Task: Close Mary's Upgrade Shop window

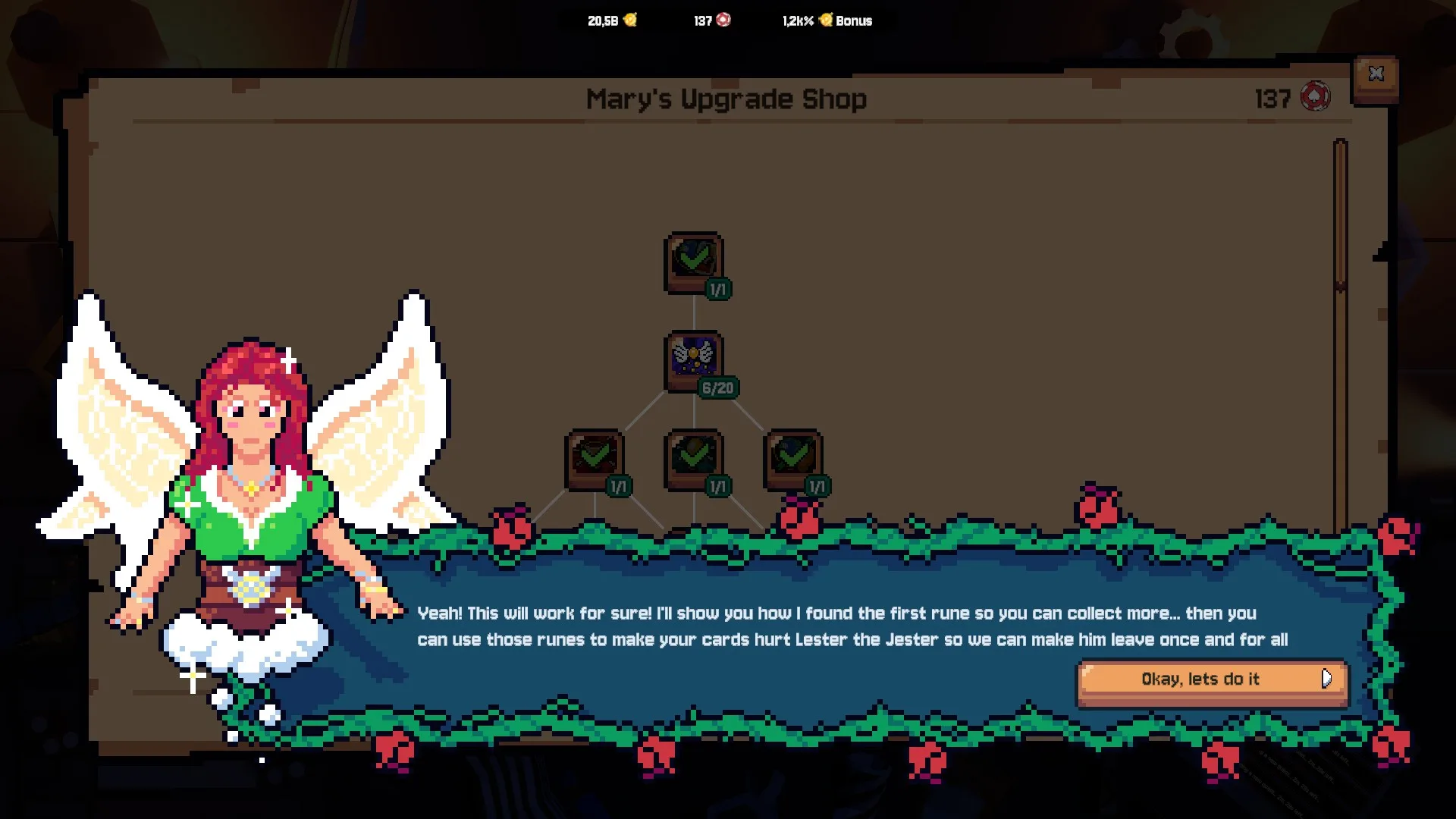Action: 1376,74
